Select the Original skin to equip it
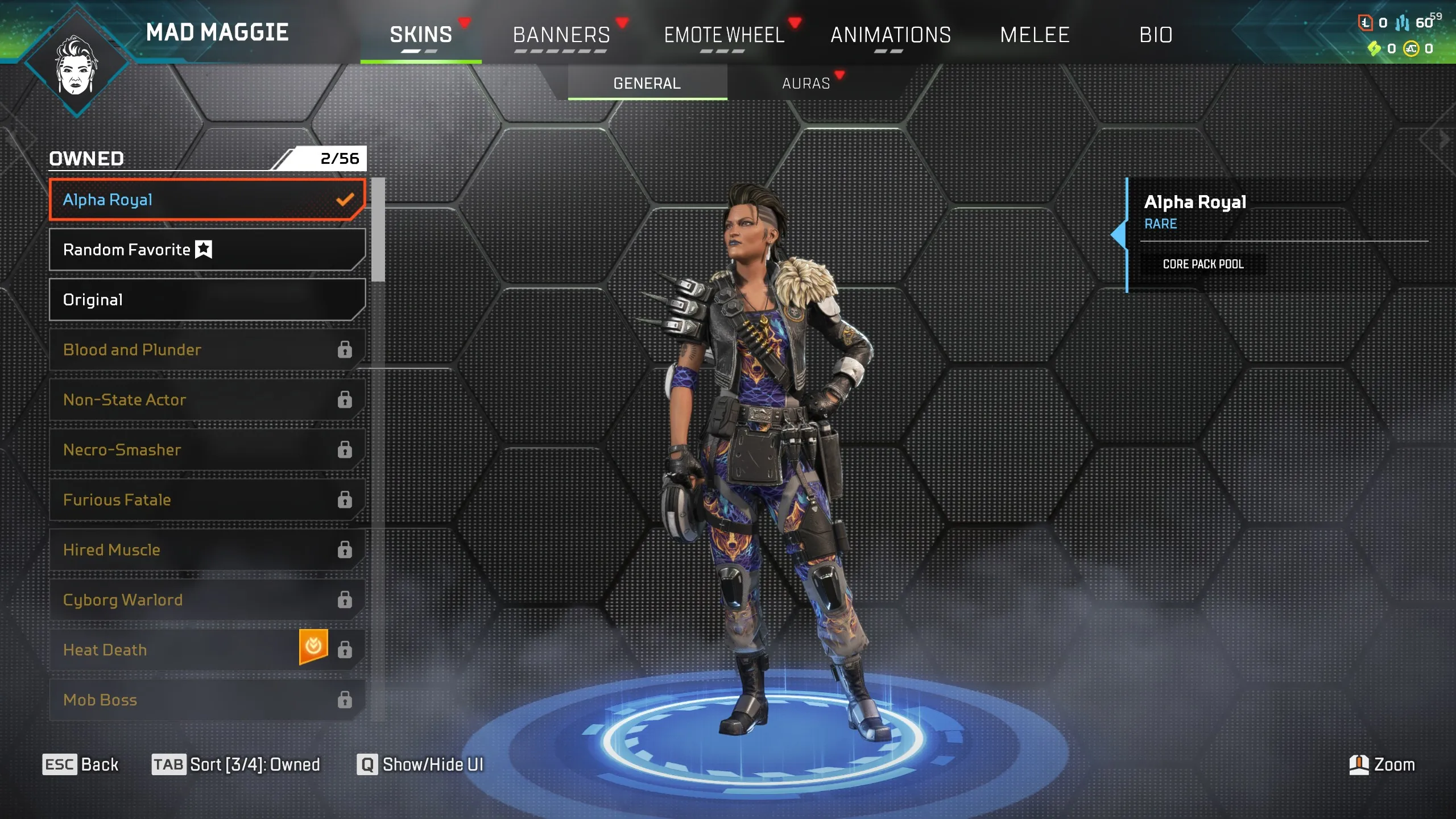This screenshot has height=819, width=1456. coord(208,300)
